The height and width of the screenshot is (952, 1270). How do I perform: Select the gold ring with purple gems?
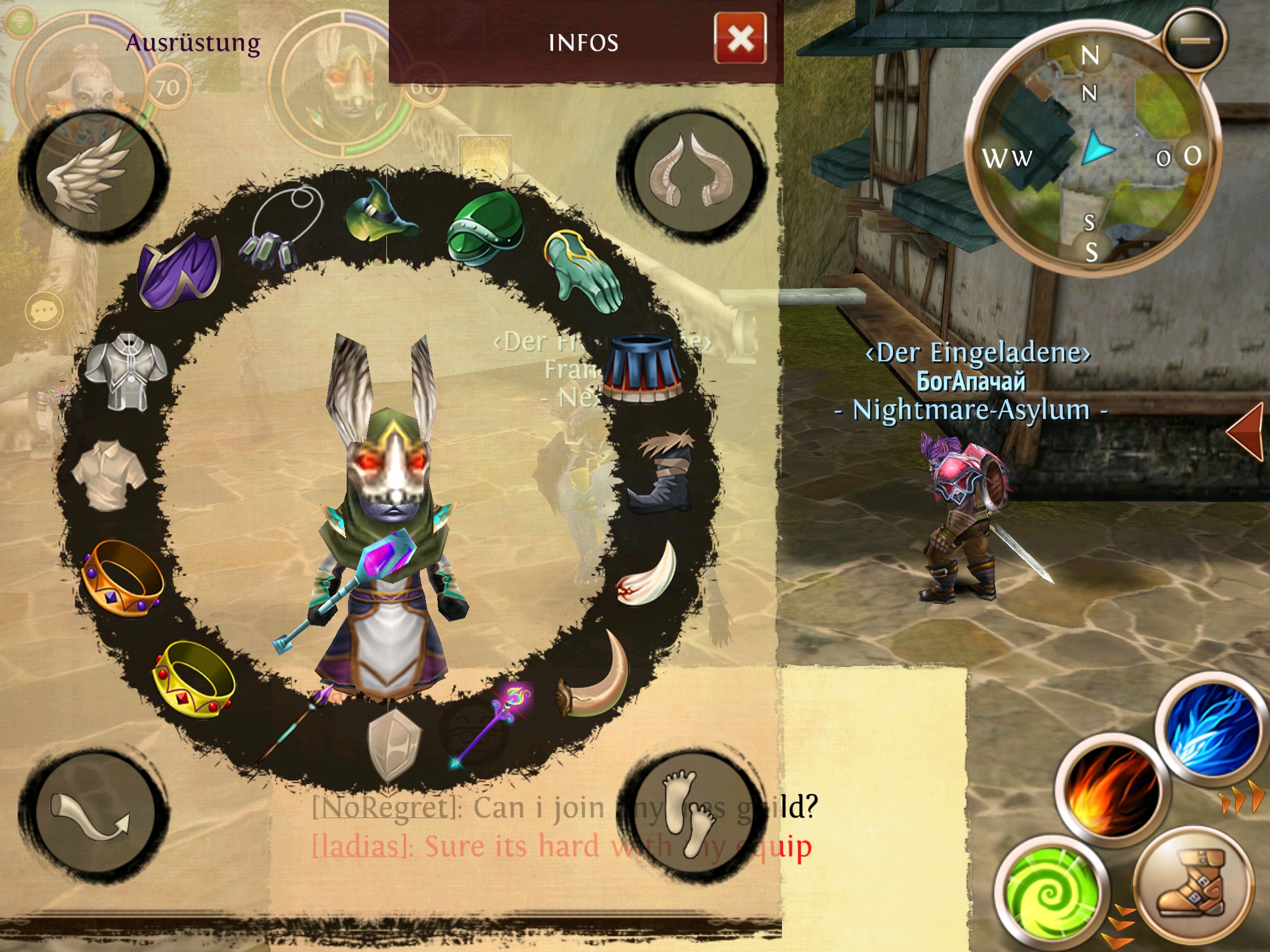click(122, 578)
